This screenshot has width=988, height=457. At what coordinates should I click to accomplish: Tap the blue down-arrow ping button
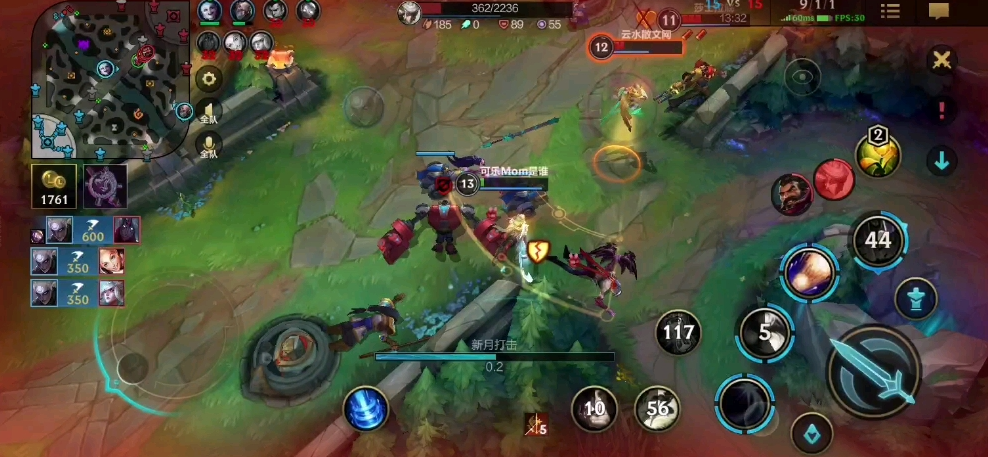click(940, 160)
